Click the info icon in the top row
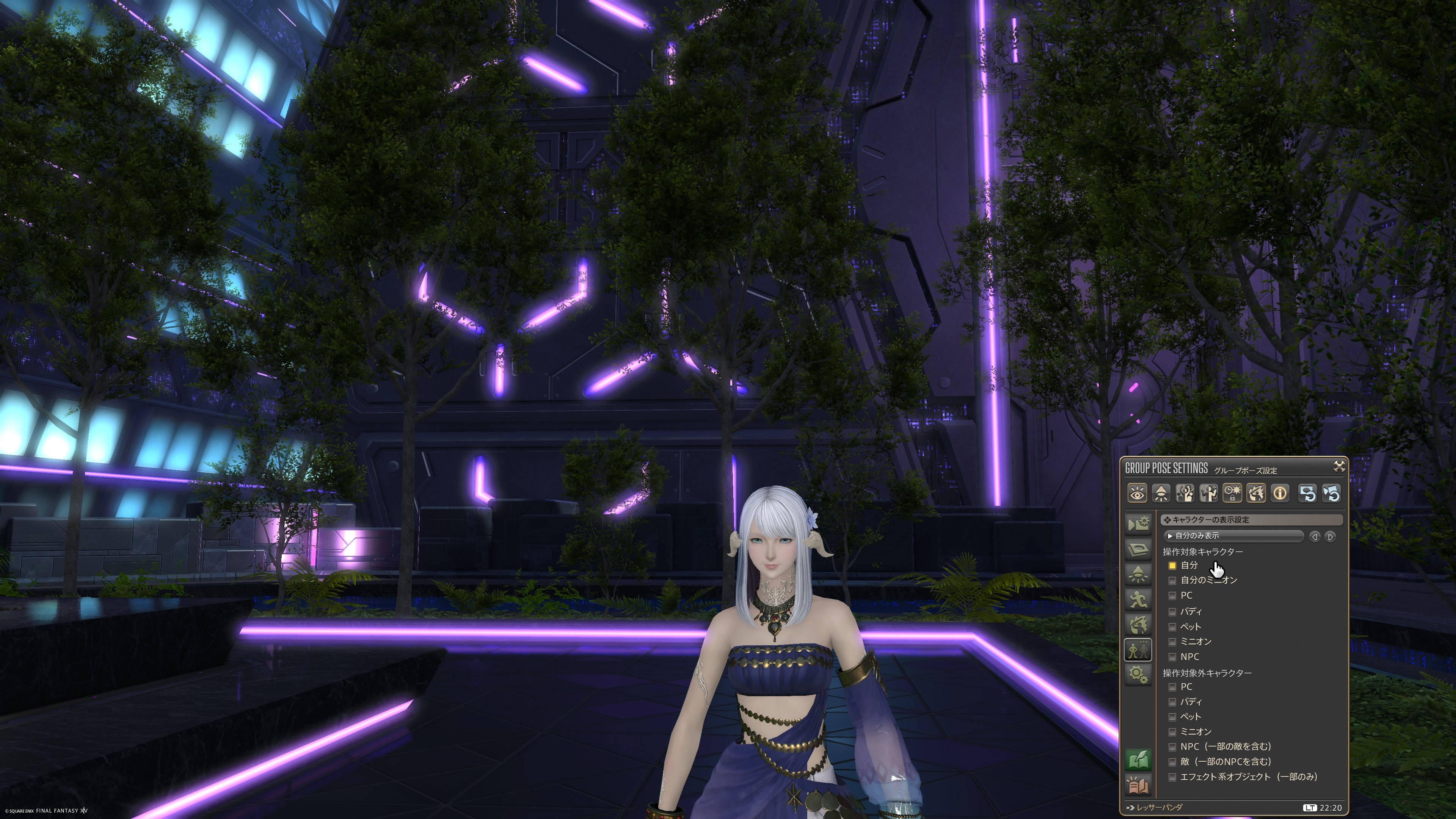Image resolution: width=1456 pixels, height=819 pixels. click(x=1280, y=493)
